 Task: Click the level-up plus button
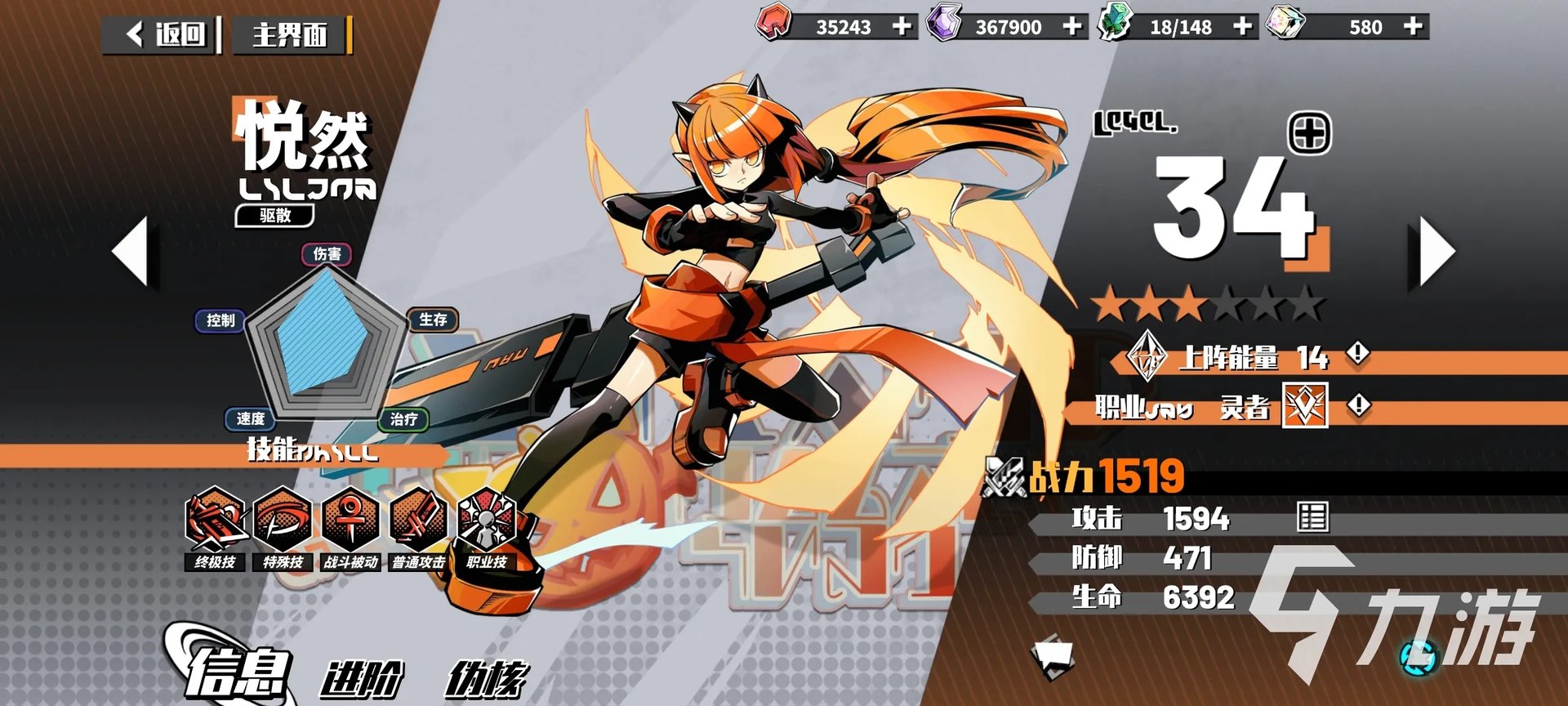point(1309,133)
